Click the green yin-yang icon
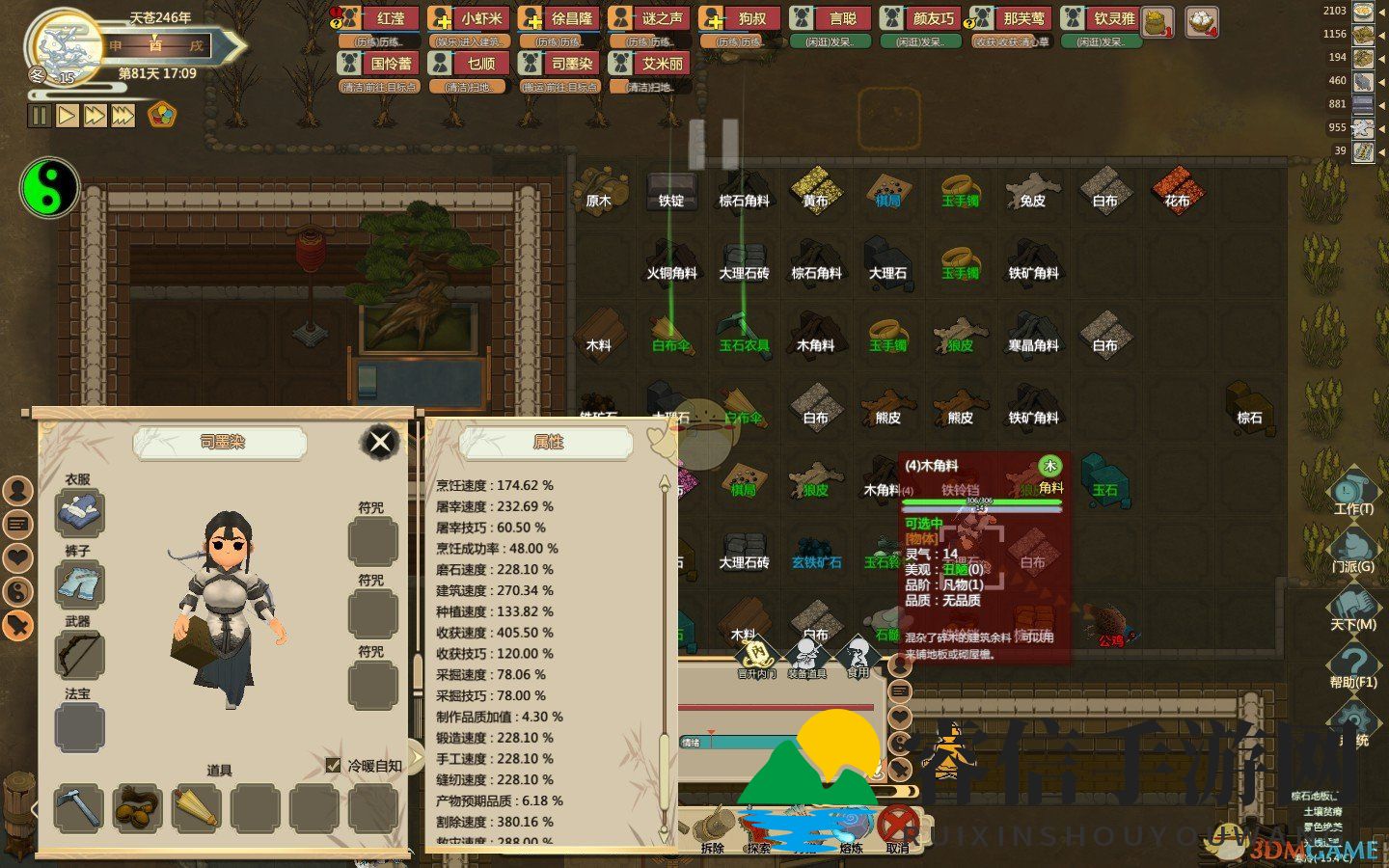Viewport: 1389px width, 868px height. tap(49, 187)
